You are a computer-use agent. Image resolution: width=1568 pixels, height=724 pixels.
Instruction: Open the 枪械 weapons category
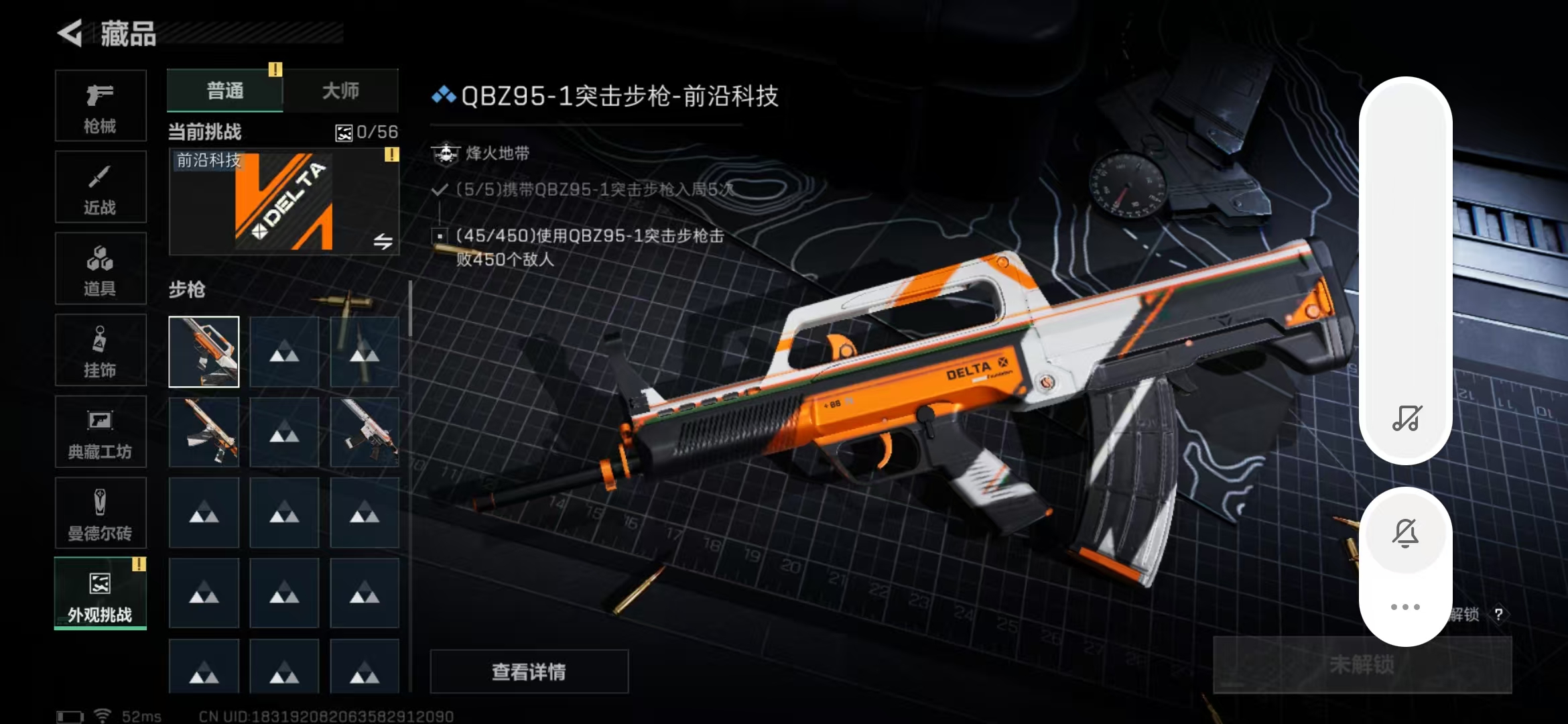[101, 106]
